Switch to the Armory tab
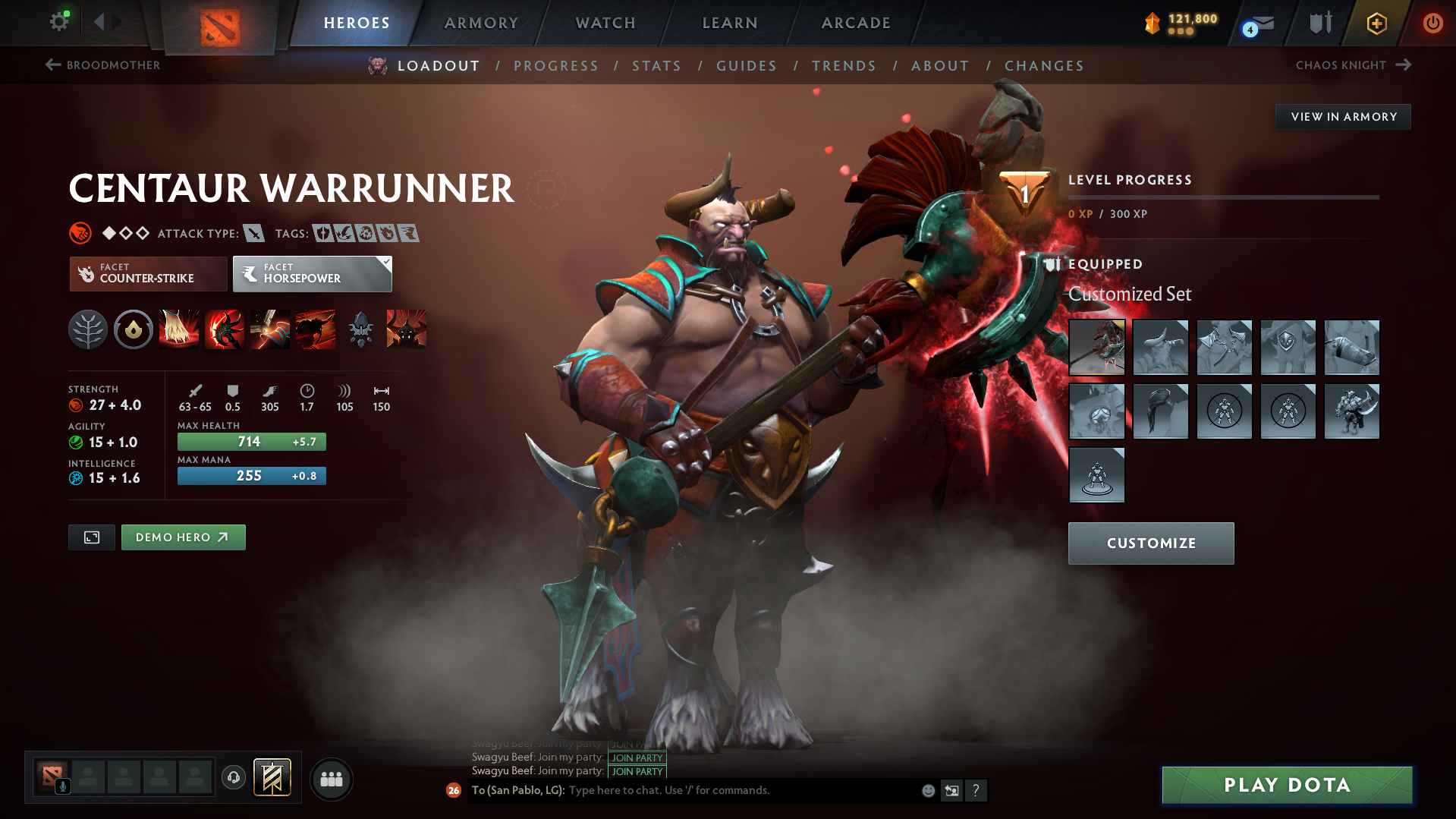The image size is (1456, 819). coord(481,23)
